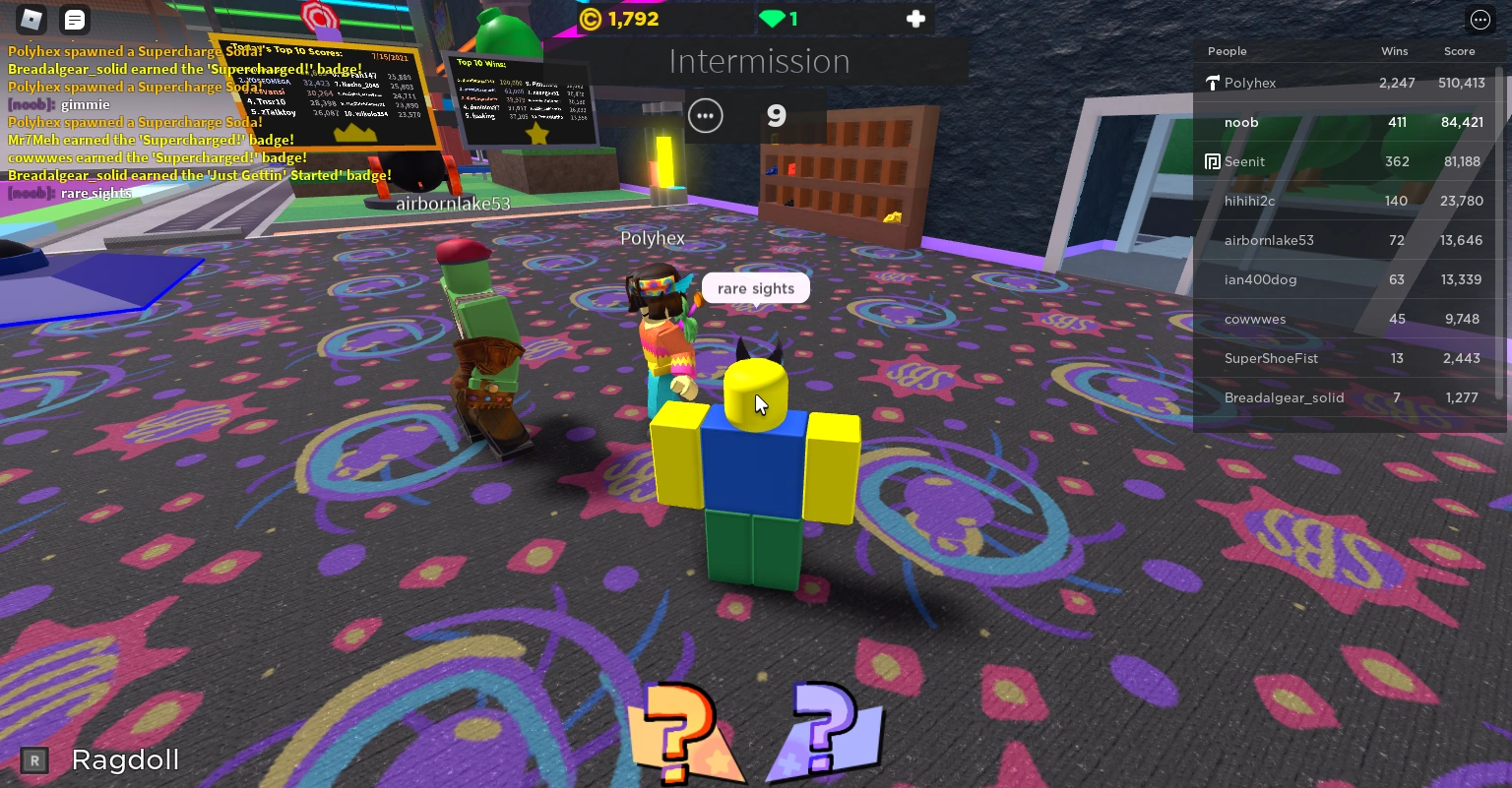Select cowwwes in the player list
The height and width of the screenshot is (788, 1512).
1255,319
